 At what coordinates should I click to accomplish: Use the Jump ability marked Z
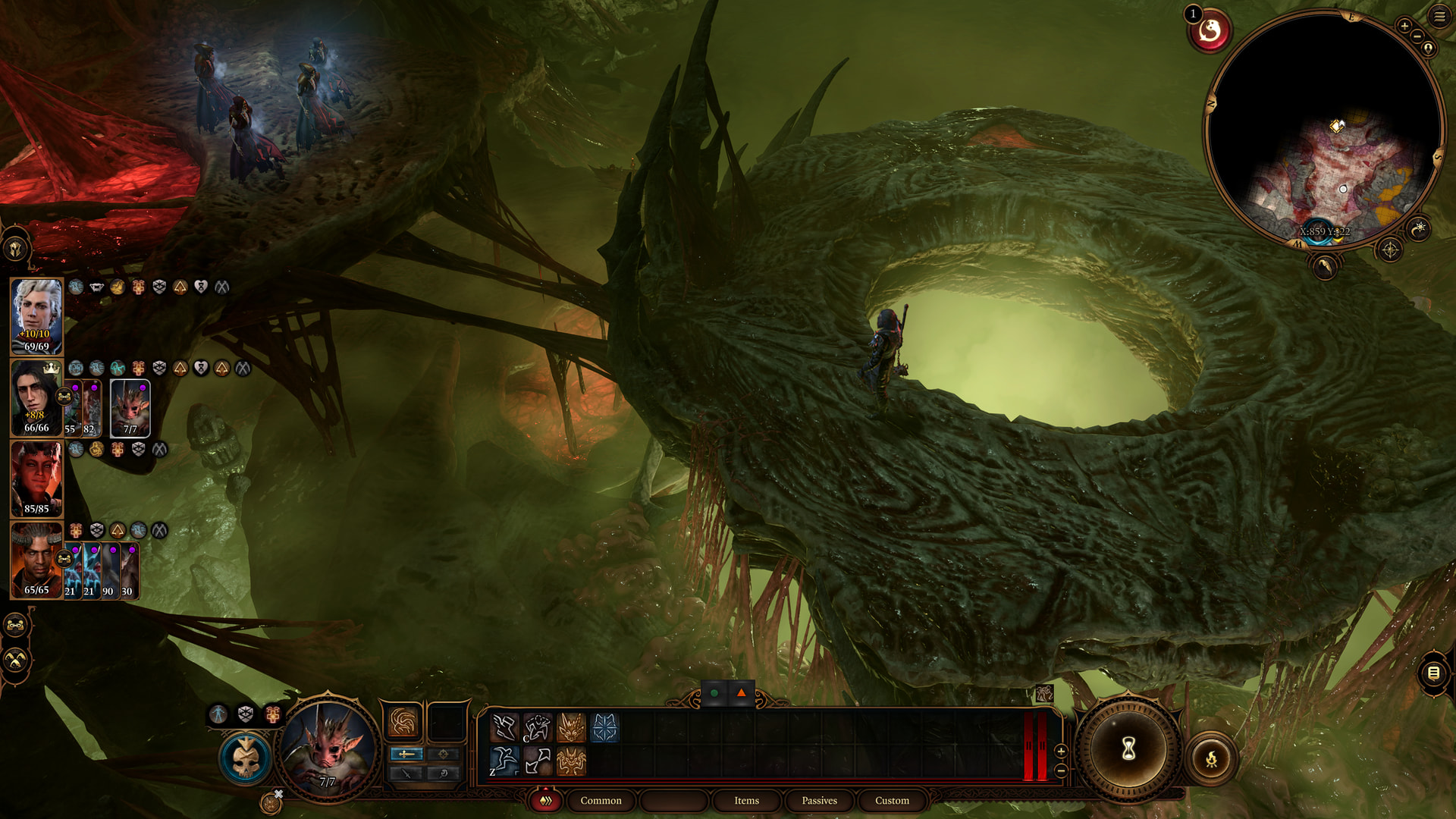[x=504, y=761]
